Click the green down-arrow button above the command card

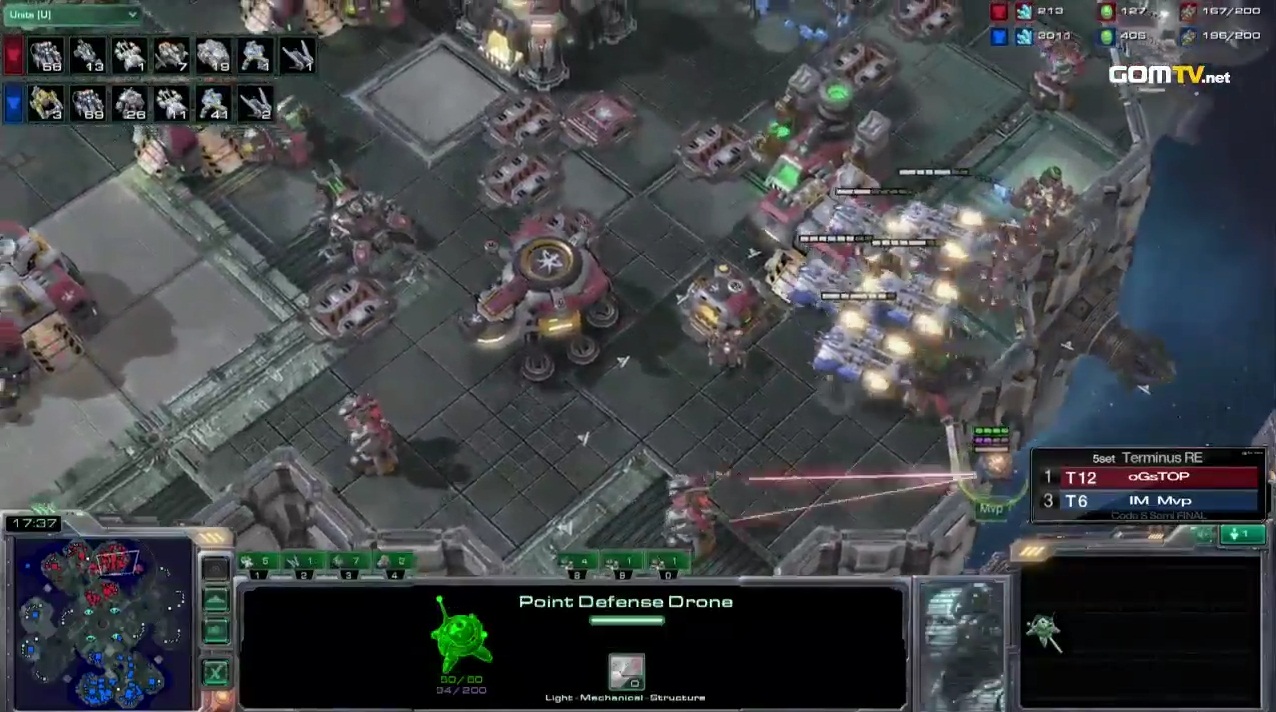click(1242, 535)
